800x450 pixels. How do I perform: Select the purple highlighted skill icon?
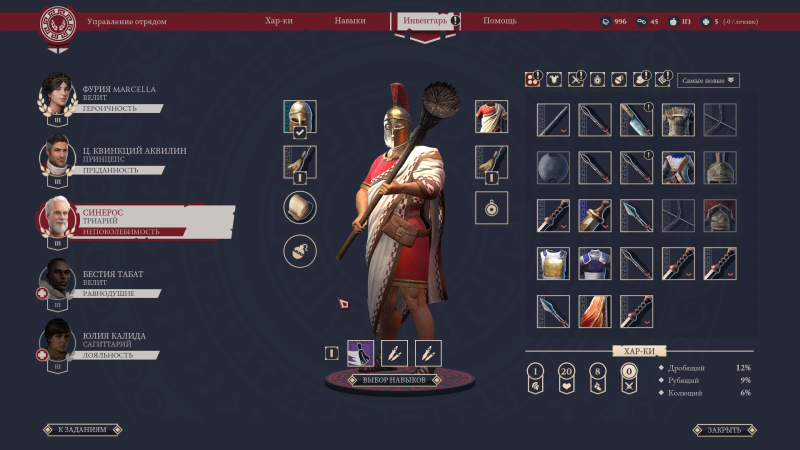[360, 353]
